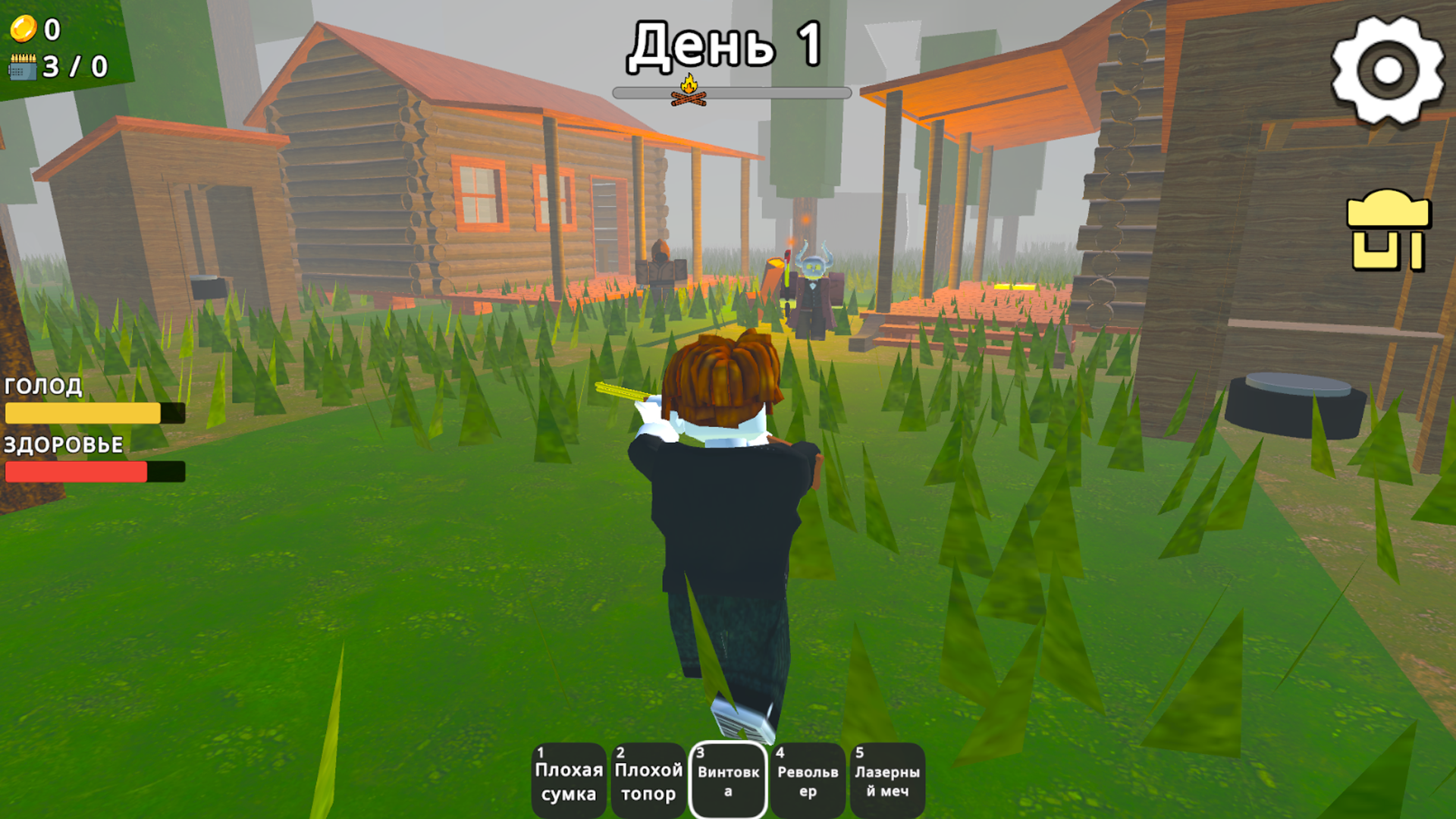Click the День 1 day counter text

[726, 45]
